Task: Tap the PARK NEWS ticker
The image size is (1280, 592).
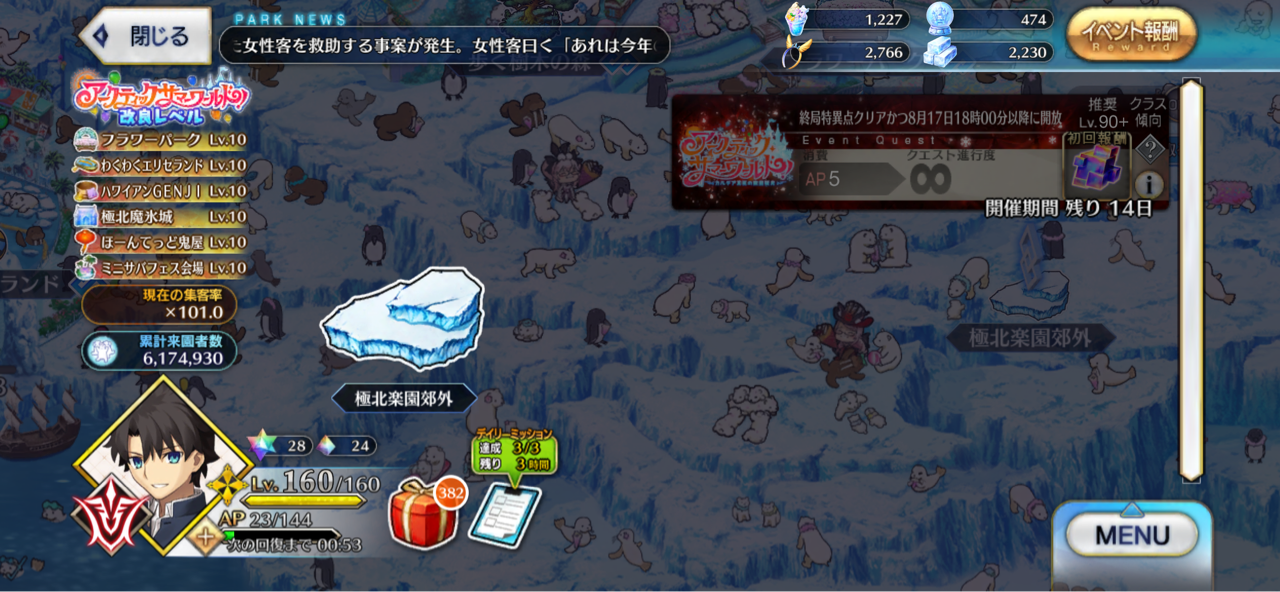Action: [x=445, y=46]
